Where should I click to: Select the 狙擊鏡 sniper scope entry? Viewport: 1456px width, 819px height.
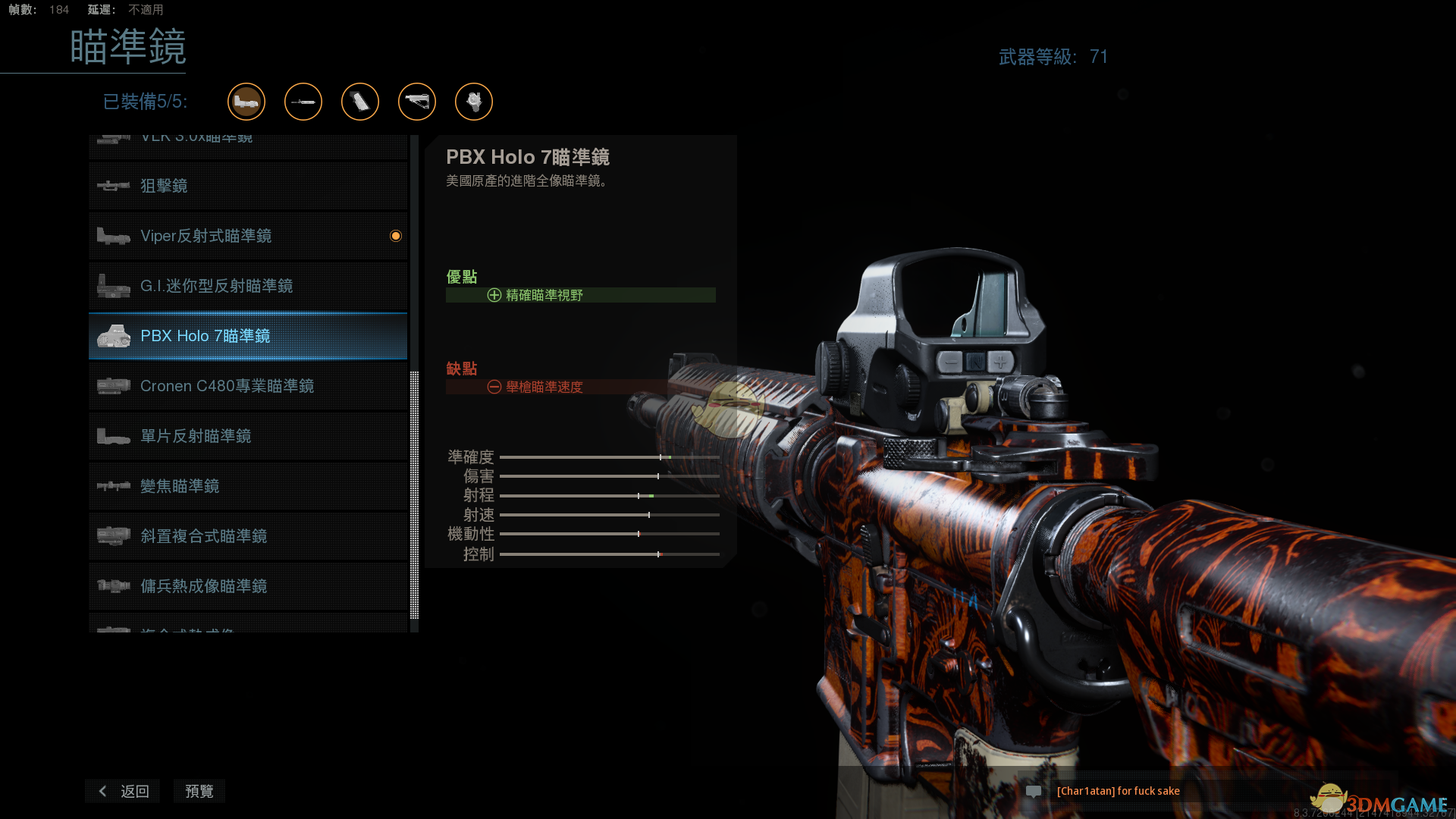click(247, 186)
